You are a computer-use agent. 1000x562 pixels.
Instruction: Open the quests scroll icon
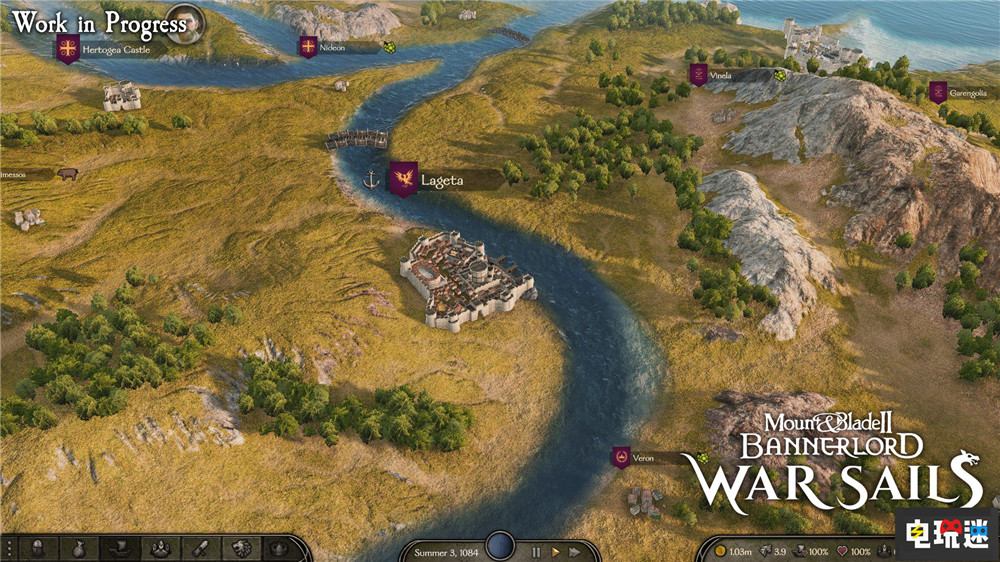pyautogui.click(x=199, y=548)
